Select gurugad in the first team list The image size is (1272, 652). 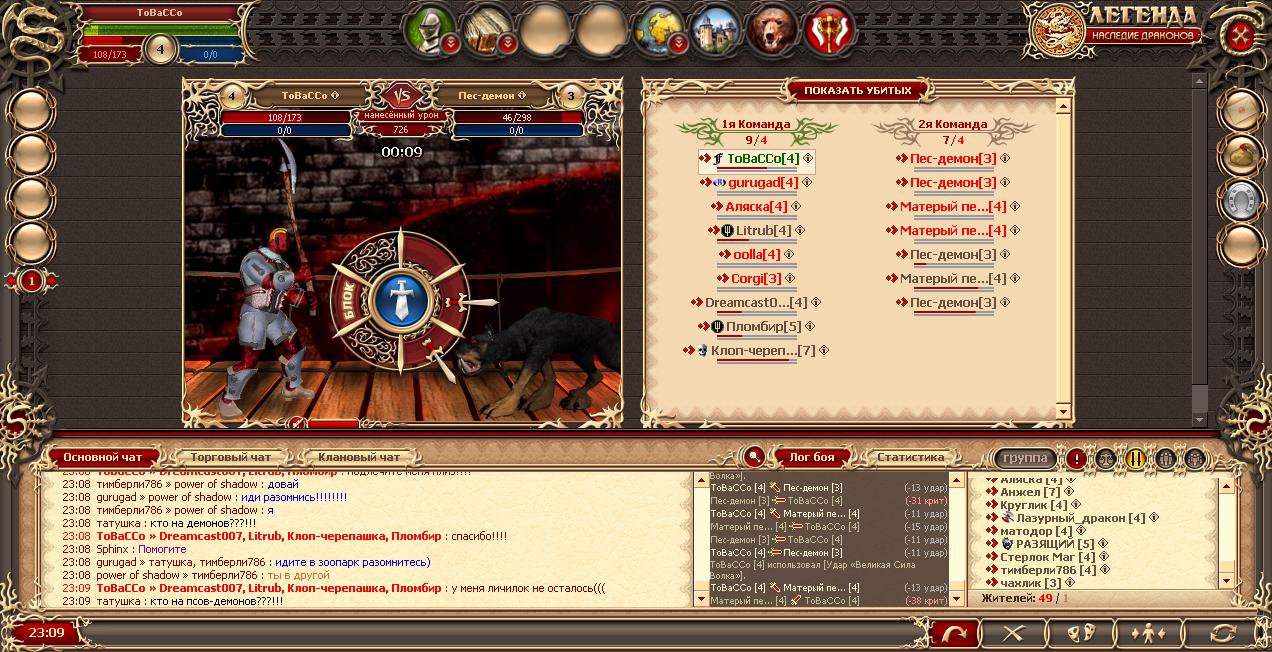pyautogui.click(x=762, y=183)
